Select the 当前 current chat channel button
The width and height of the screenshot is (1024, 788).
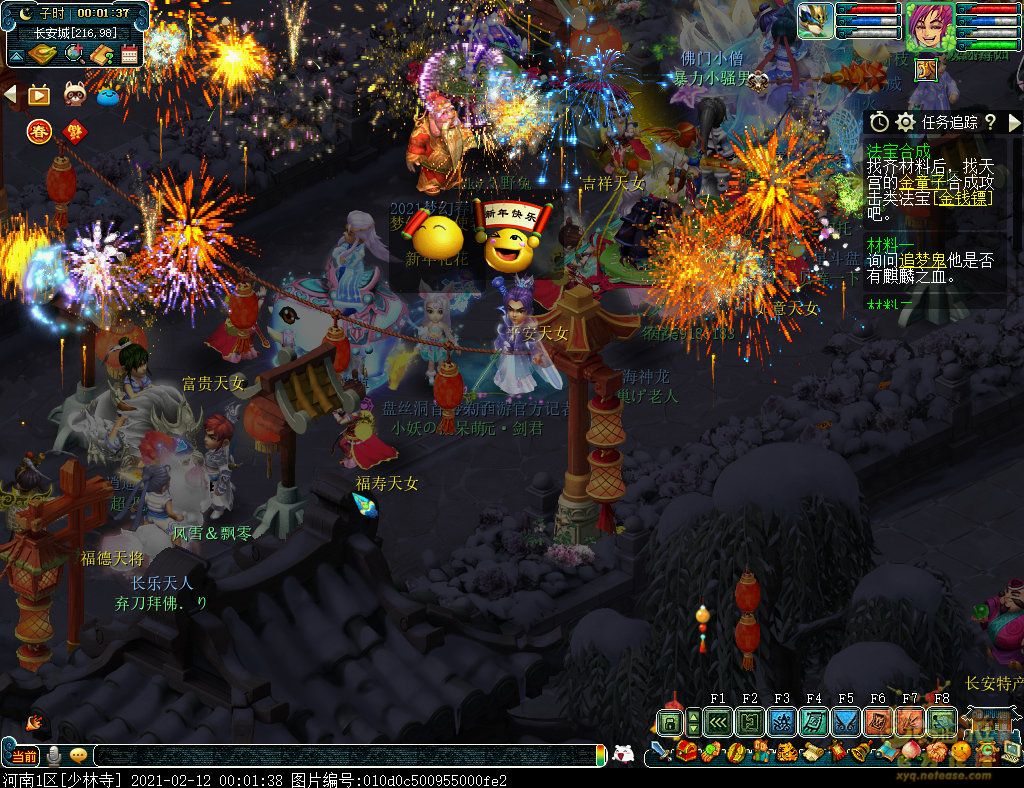(25, 756)
